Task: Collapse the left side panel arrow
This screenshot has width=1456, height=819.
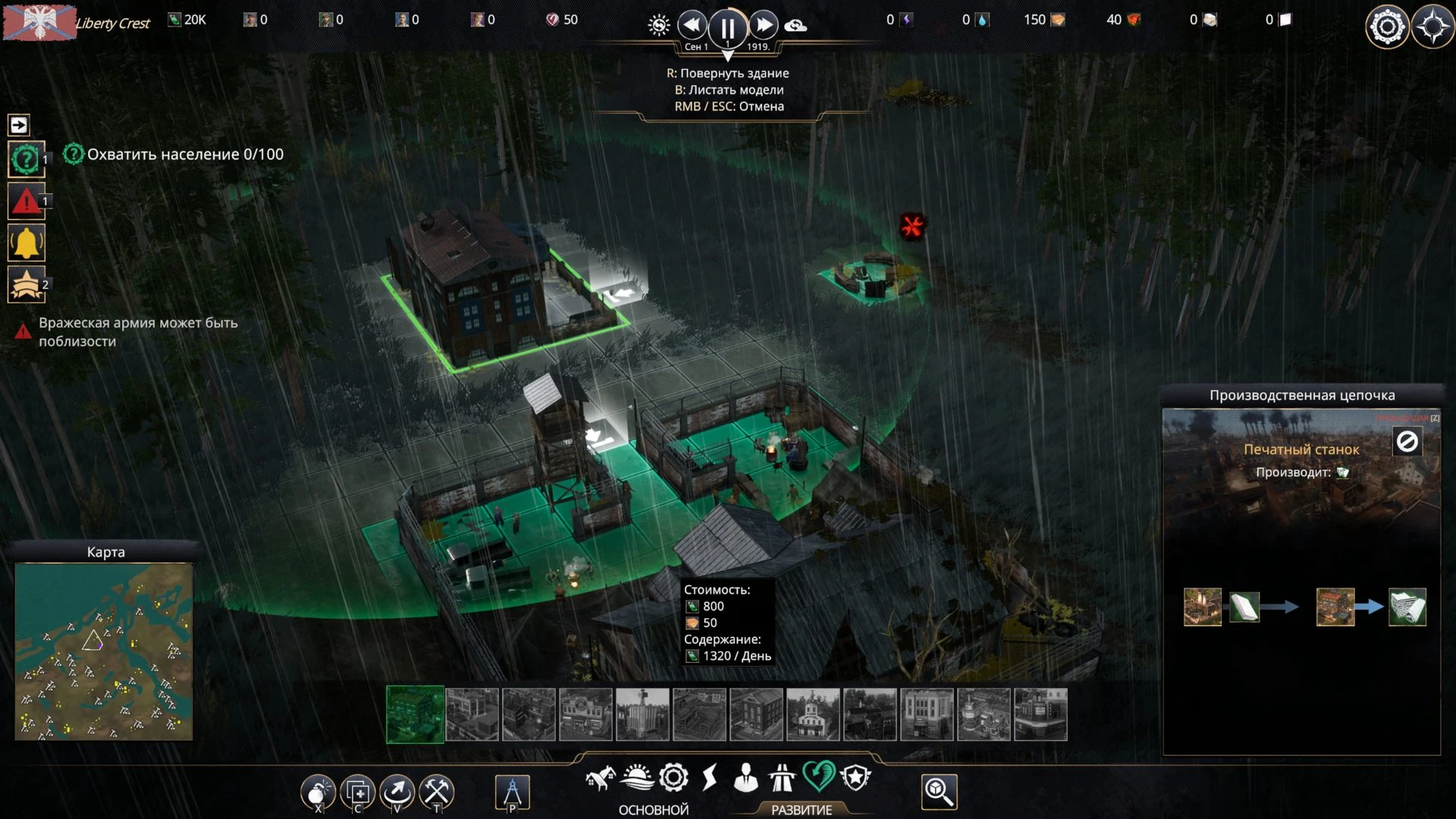Action: (x=19, y=125)
